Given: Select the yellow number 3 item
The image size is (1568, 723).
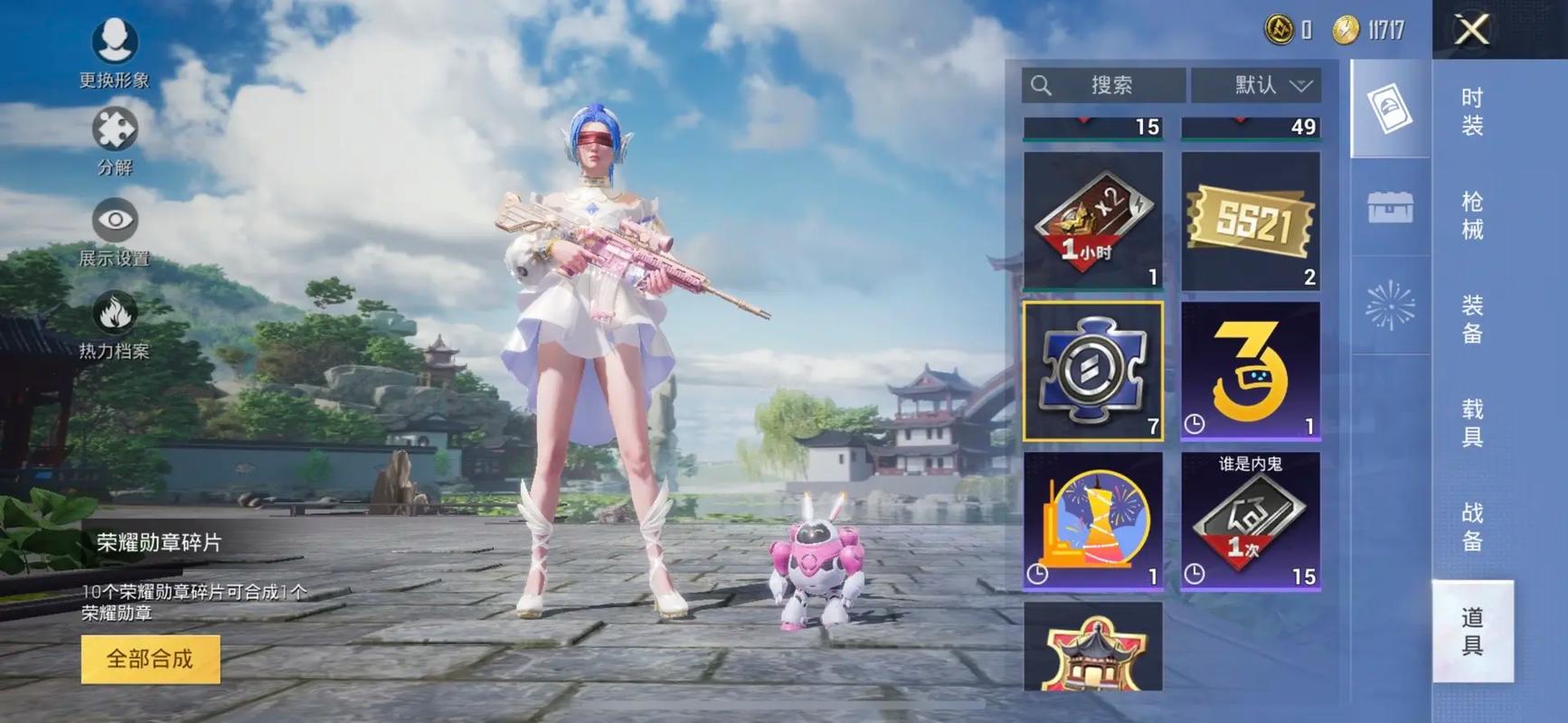Looking at the screenshot, I should click(x=1251, y=371).
